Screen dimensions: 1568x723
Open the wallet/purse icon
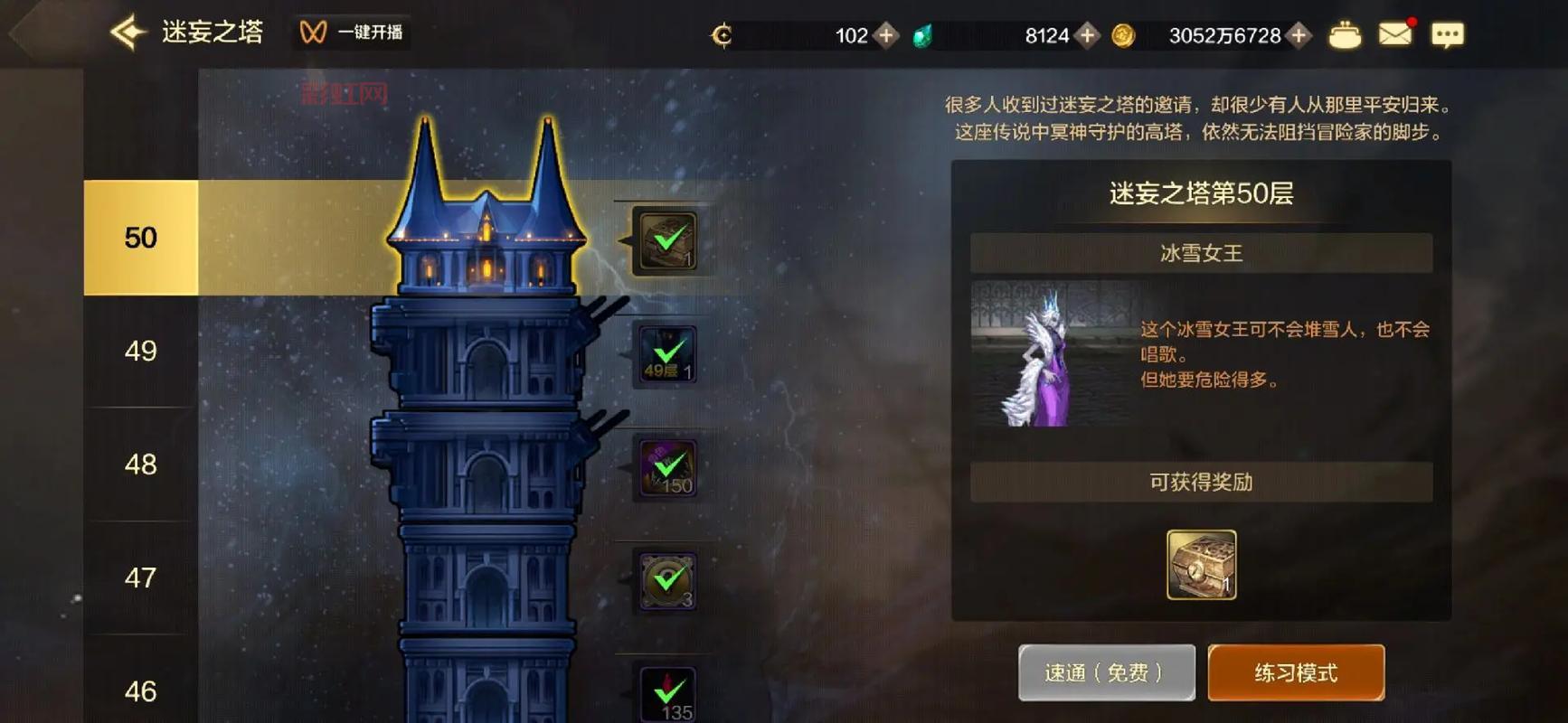(1345, 33)
